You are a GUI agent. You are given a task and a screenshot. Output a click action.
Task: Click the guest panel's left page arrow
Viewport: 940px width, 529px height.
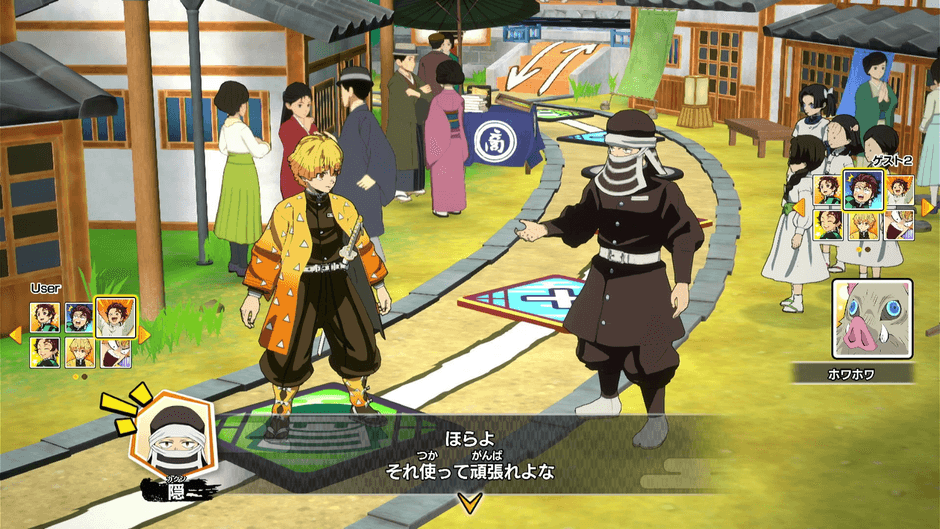800,207
